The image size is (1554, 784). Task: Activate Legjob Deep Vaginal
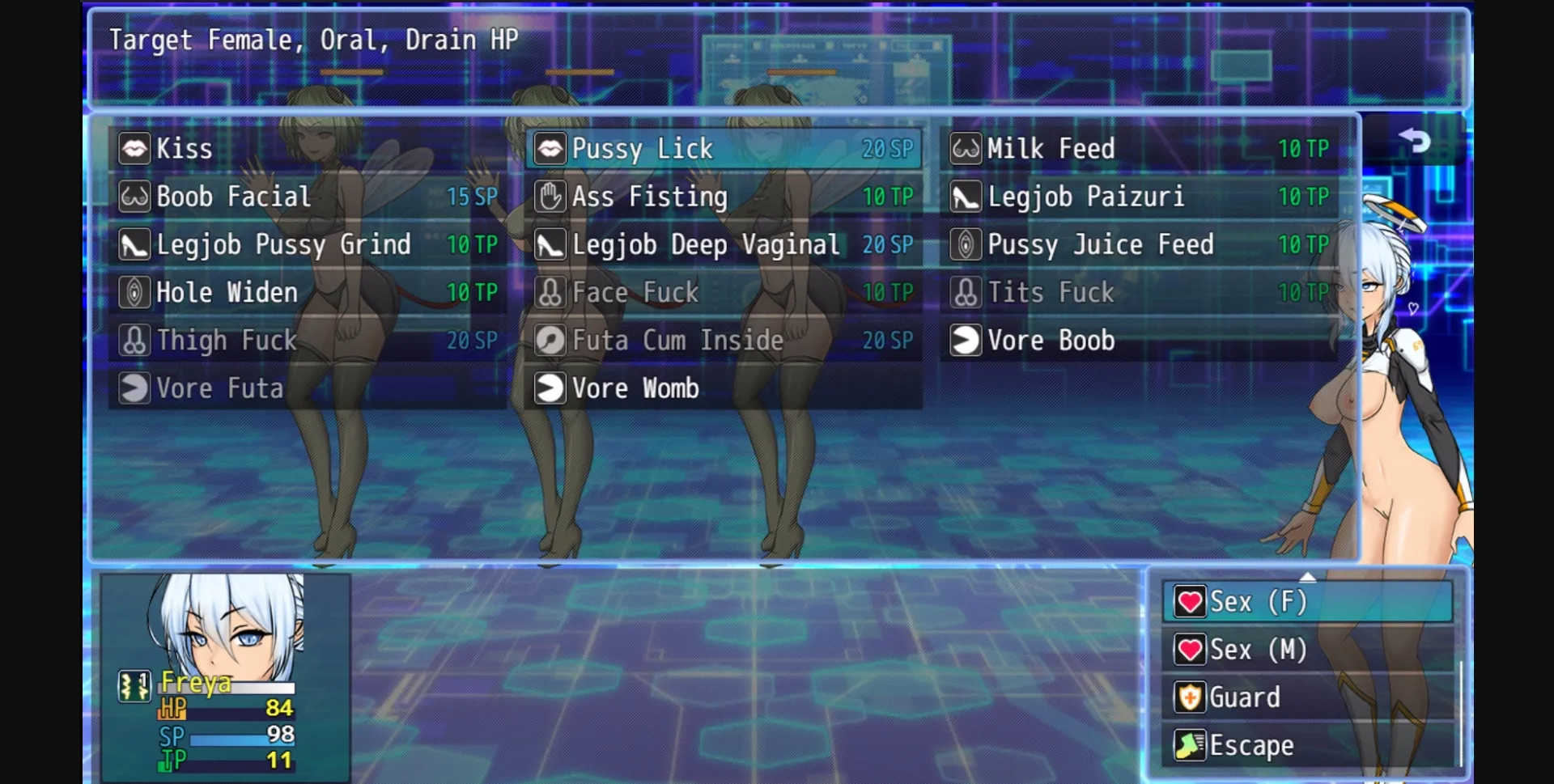[706, 244]
